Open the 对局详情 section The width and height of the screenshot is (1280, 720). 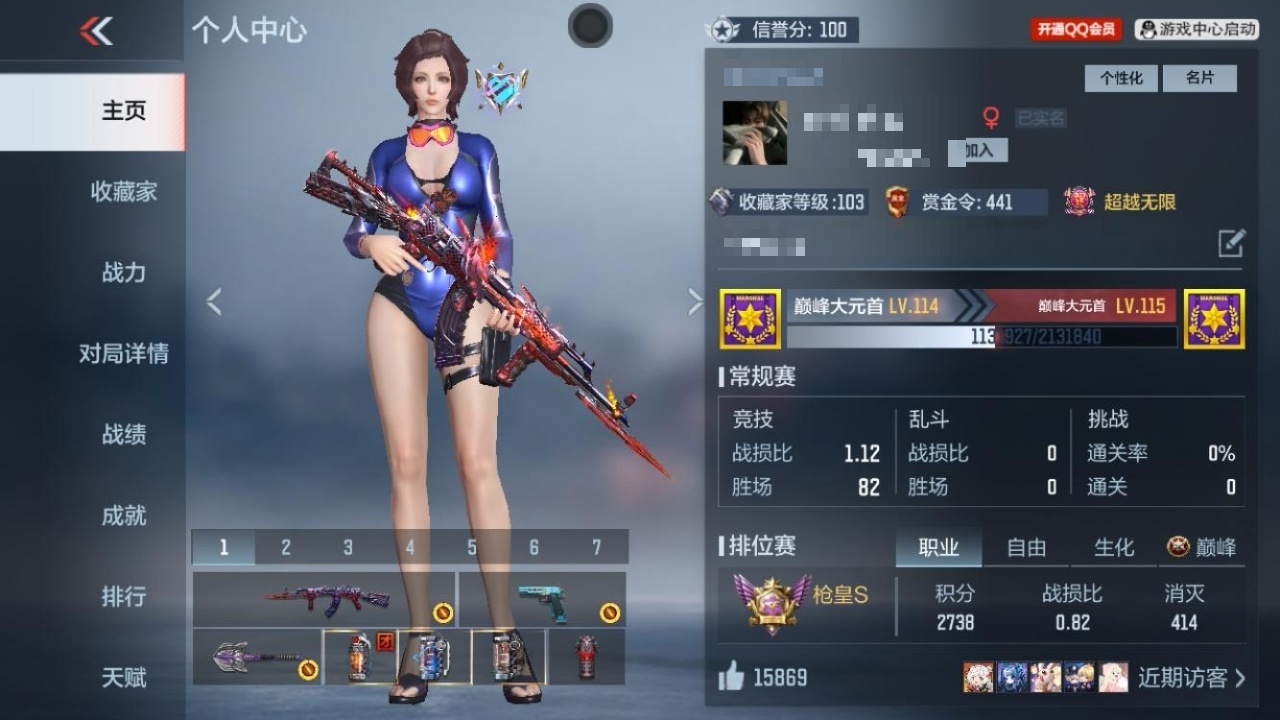(123, 353)
